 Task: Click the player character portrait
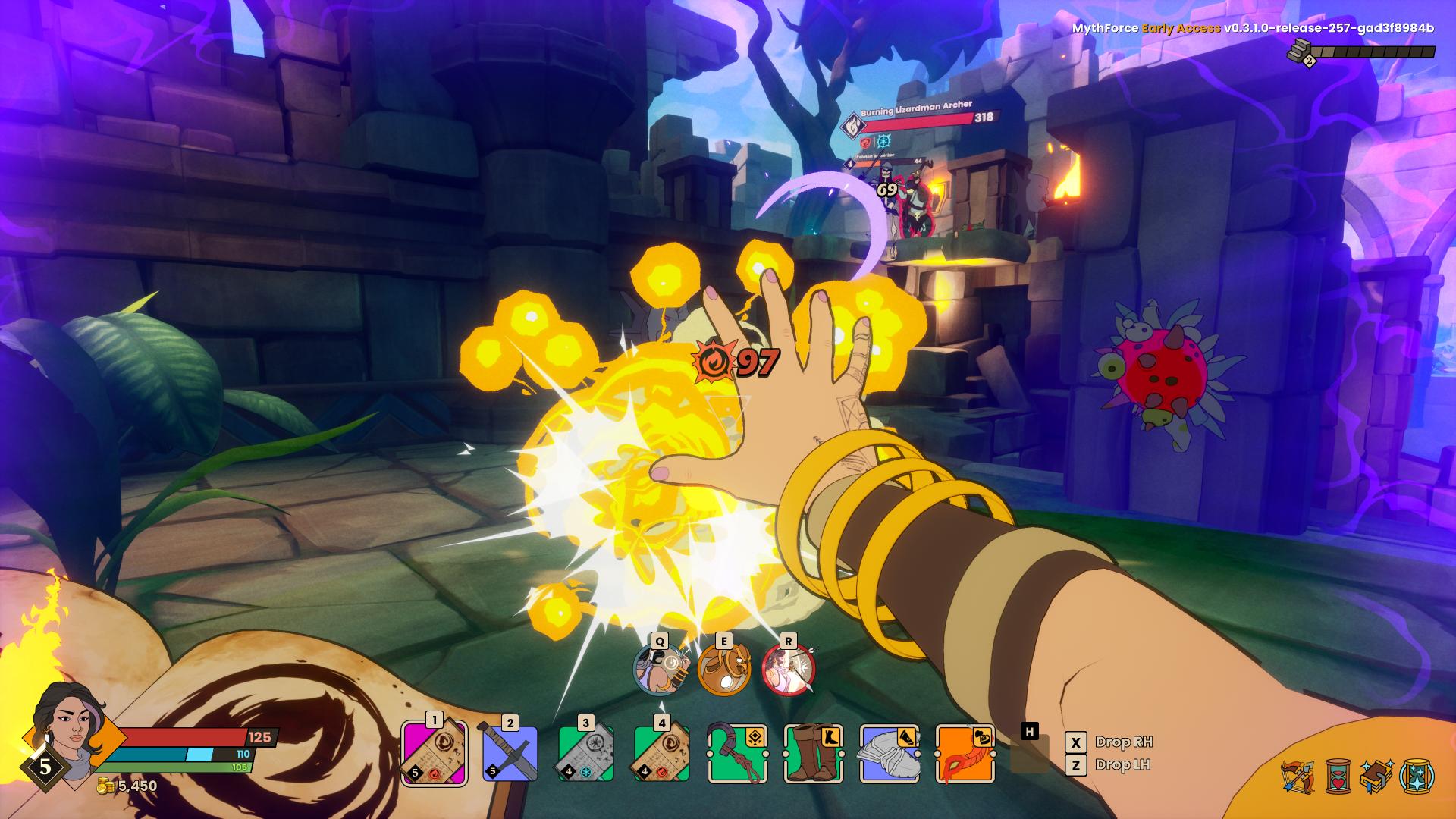[68, 724]
